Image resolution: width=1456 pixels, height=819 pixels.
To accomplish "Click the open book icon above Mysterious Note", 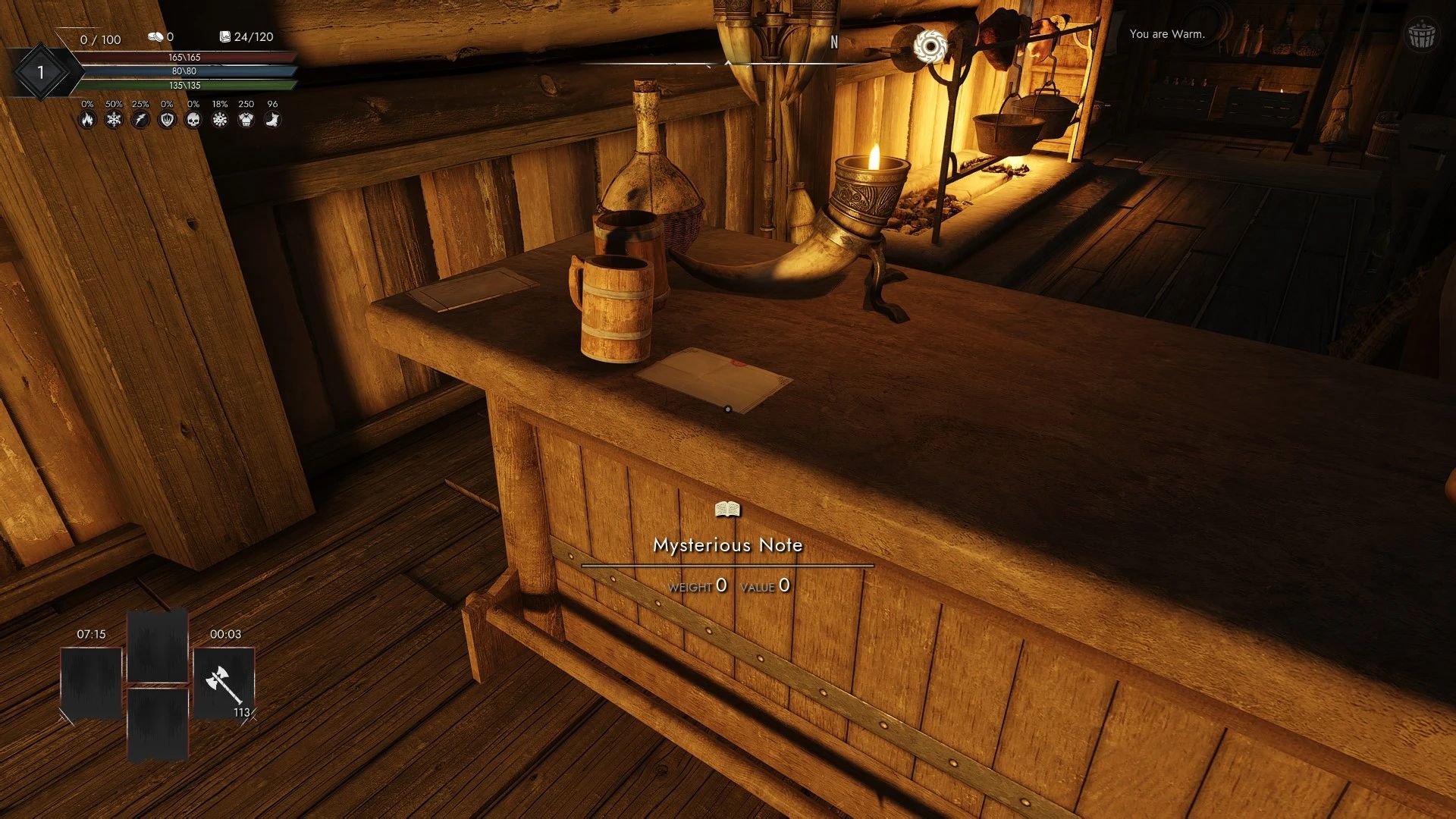I will [x=726, y=510].
